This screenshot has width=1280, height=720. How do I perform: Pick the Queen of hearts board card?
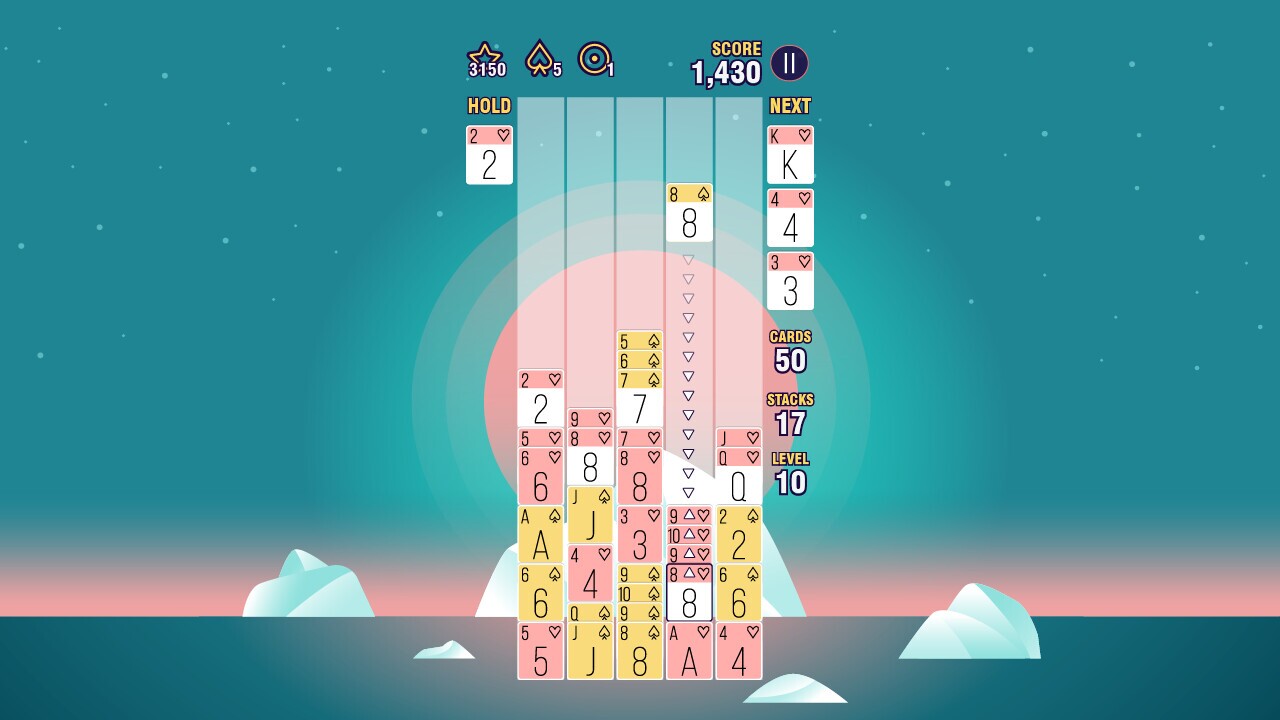click(x=739, y=477)
